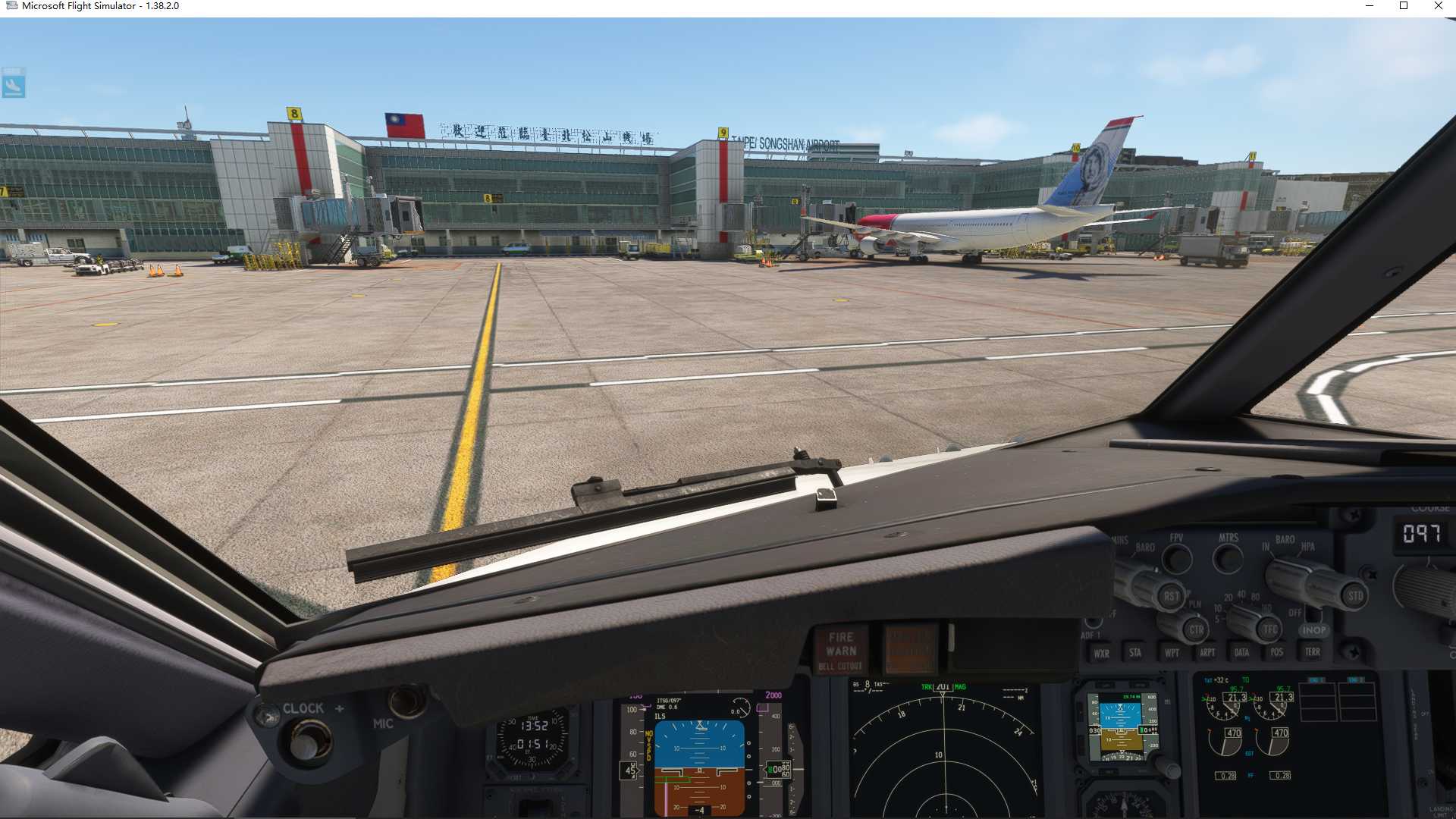Activate the DATA button on the EFIS panel
1456x819 pixels.
click(x=1242, y=651)
